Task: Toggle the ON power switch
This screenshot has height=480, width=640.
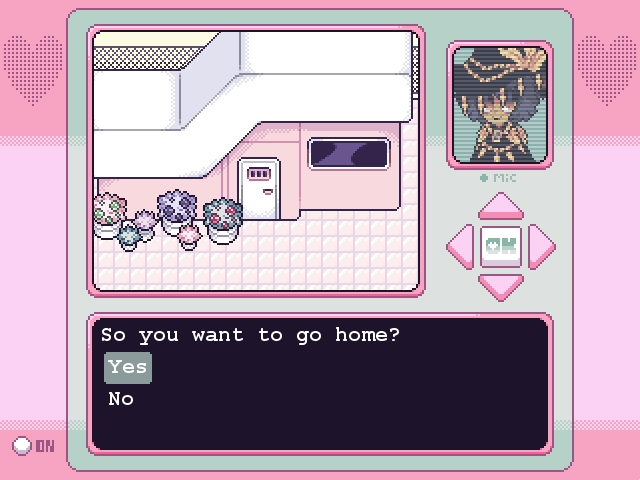Action: coord(22,446)
